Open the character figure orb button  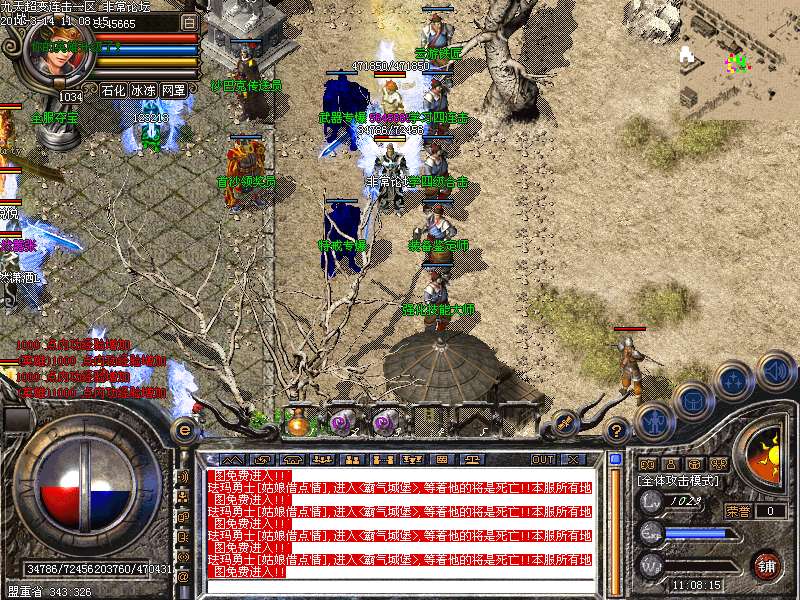point(654,422)
